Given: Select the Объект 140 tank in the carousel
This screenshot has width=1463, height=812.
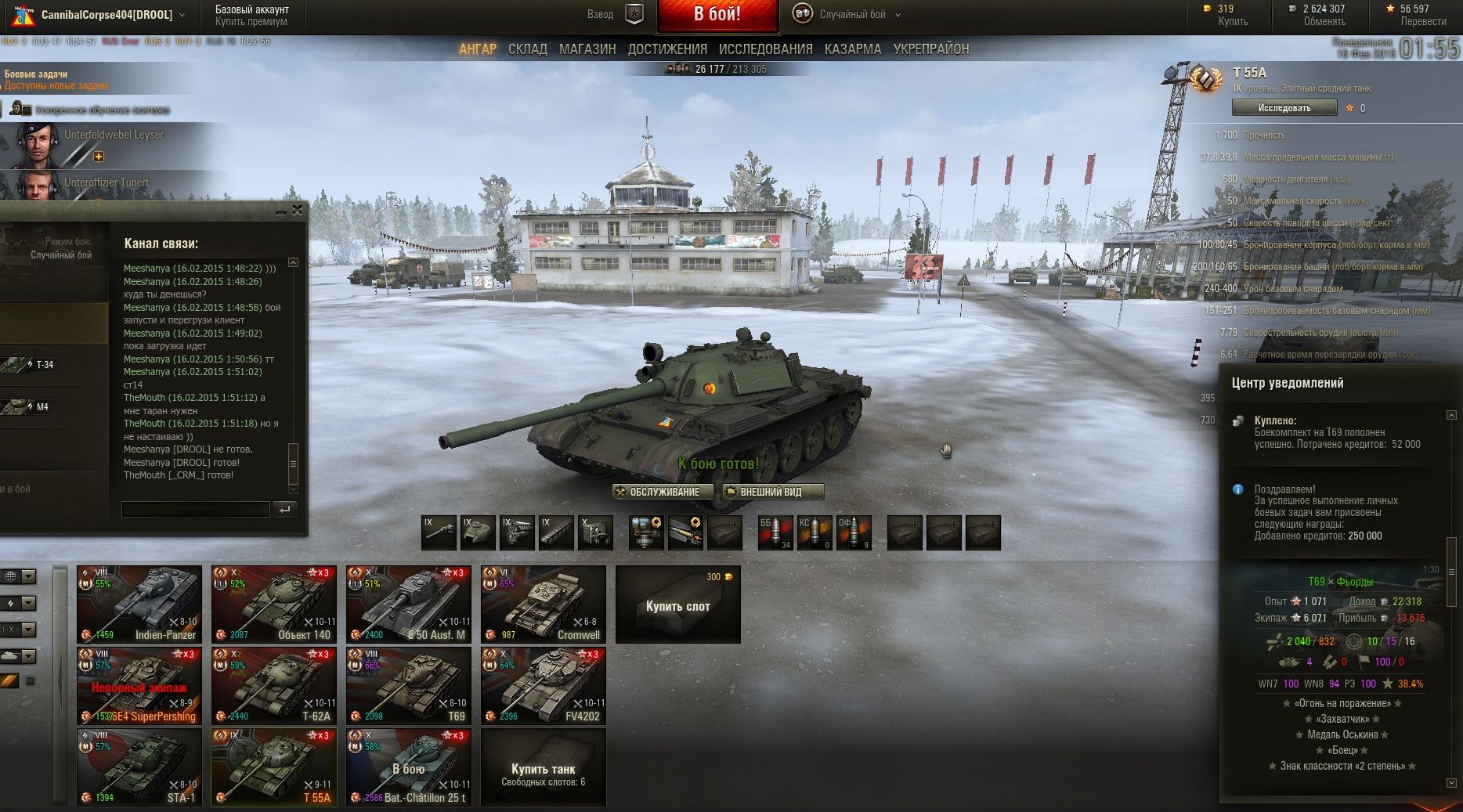Looking at the screenshot, I should 274,604.
